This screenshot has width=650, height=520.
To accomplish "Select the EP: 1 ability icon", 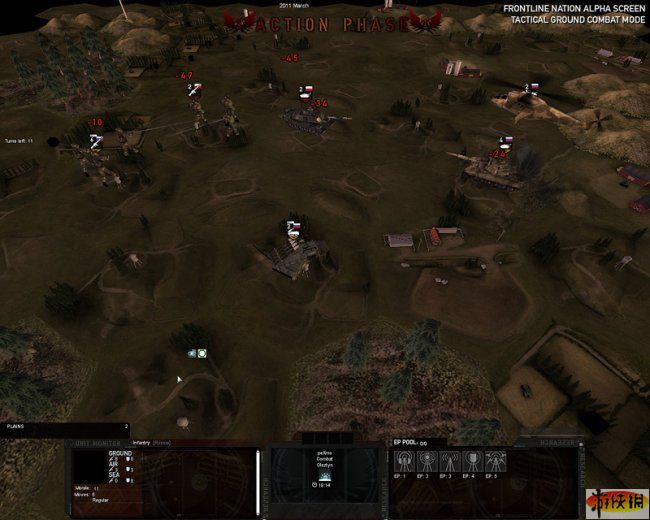I will pyautogui.click(x=406, y=462).
